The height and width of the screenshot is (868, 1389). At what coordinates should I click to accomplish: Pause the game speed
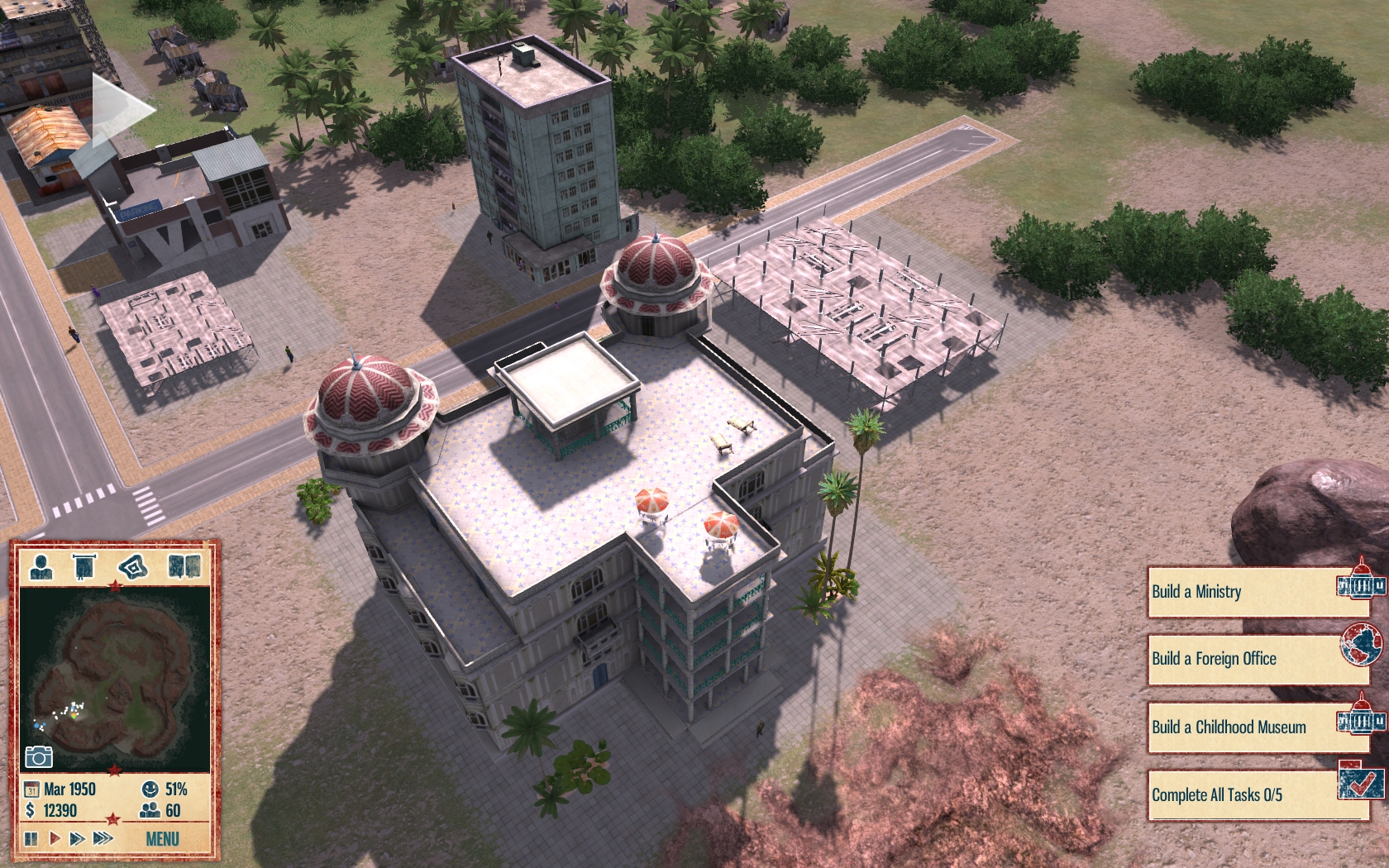click(x=31, y=838)
